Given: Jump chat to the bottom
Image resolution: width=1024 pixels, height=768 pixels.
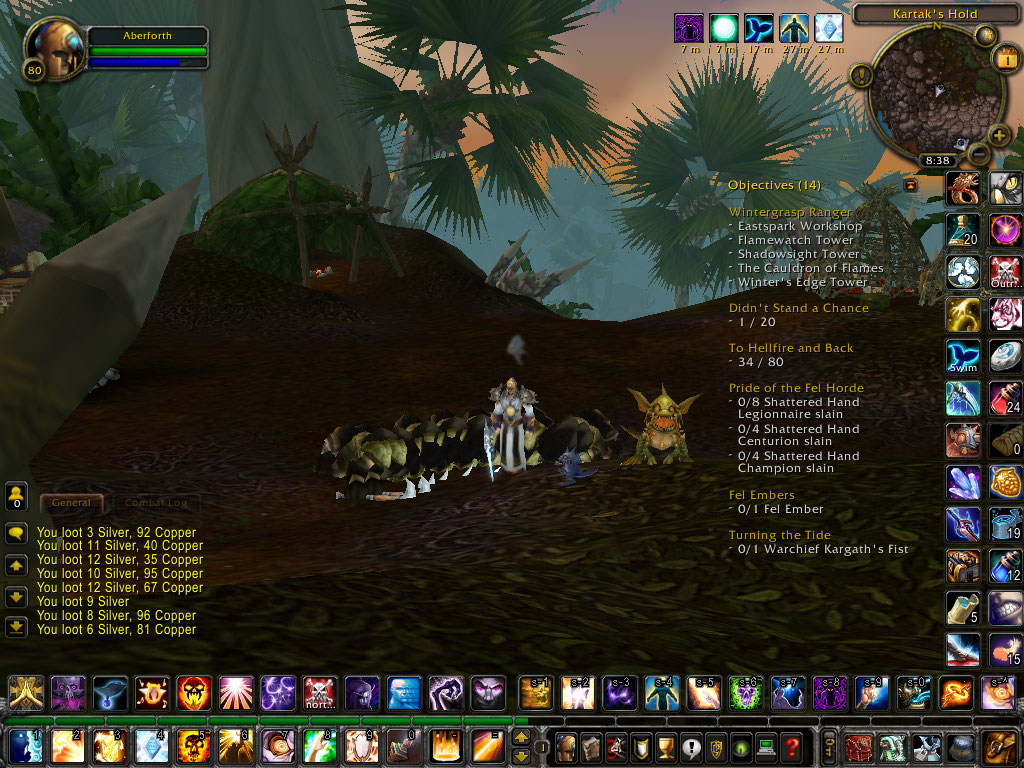Looking at the screenshot, I should click(16, 627).
